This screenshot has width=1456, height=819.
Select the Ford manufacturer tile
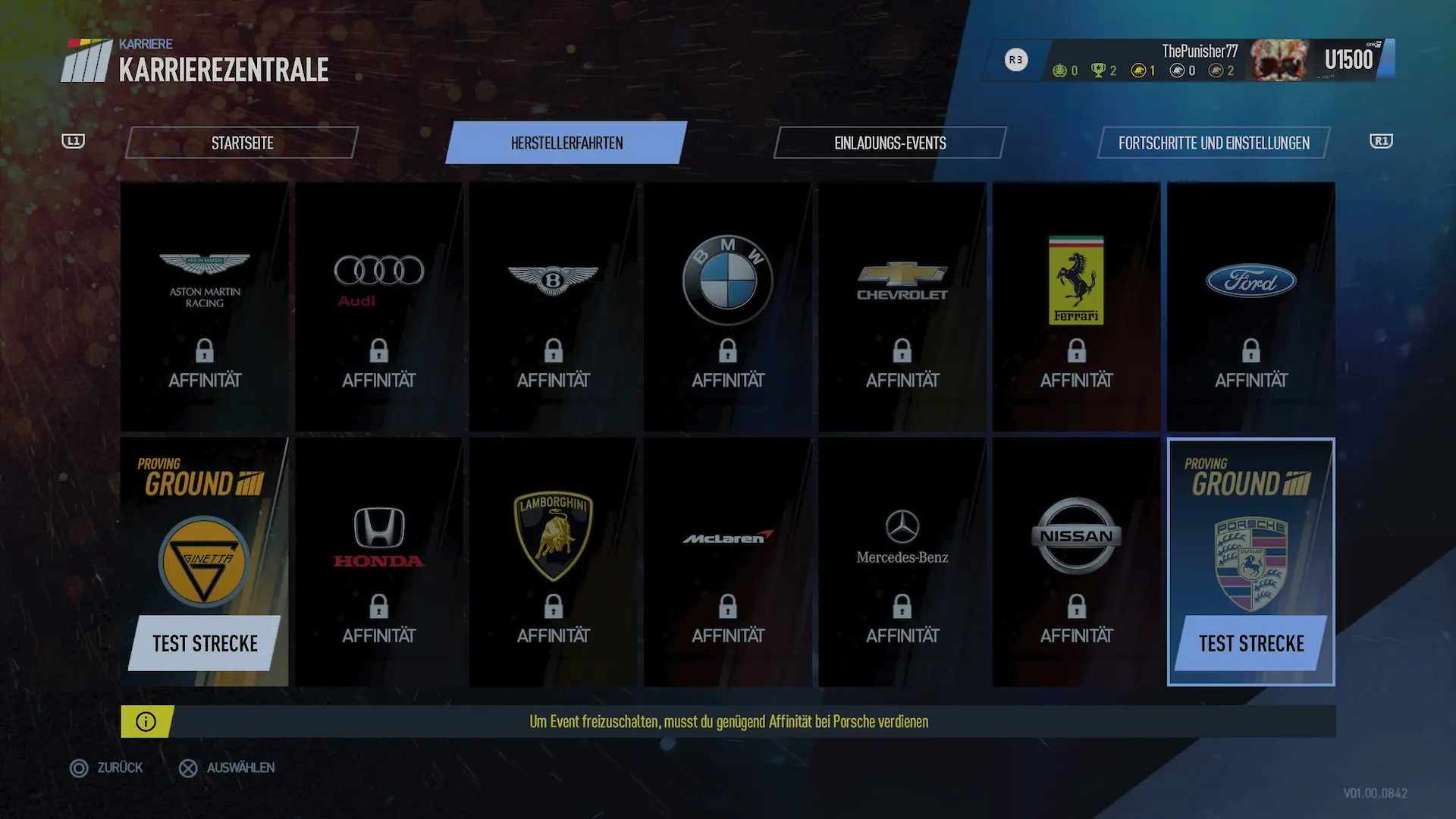1251,307
